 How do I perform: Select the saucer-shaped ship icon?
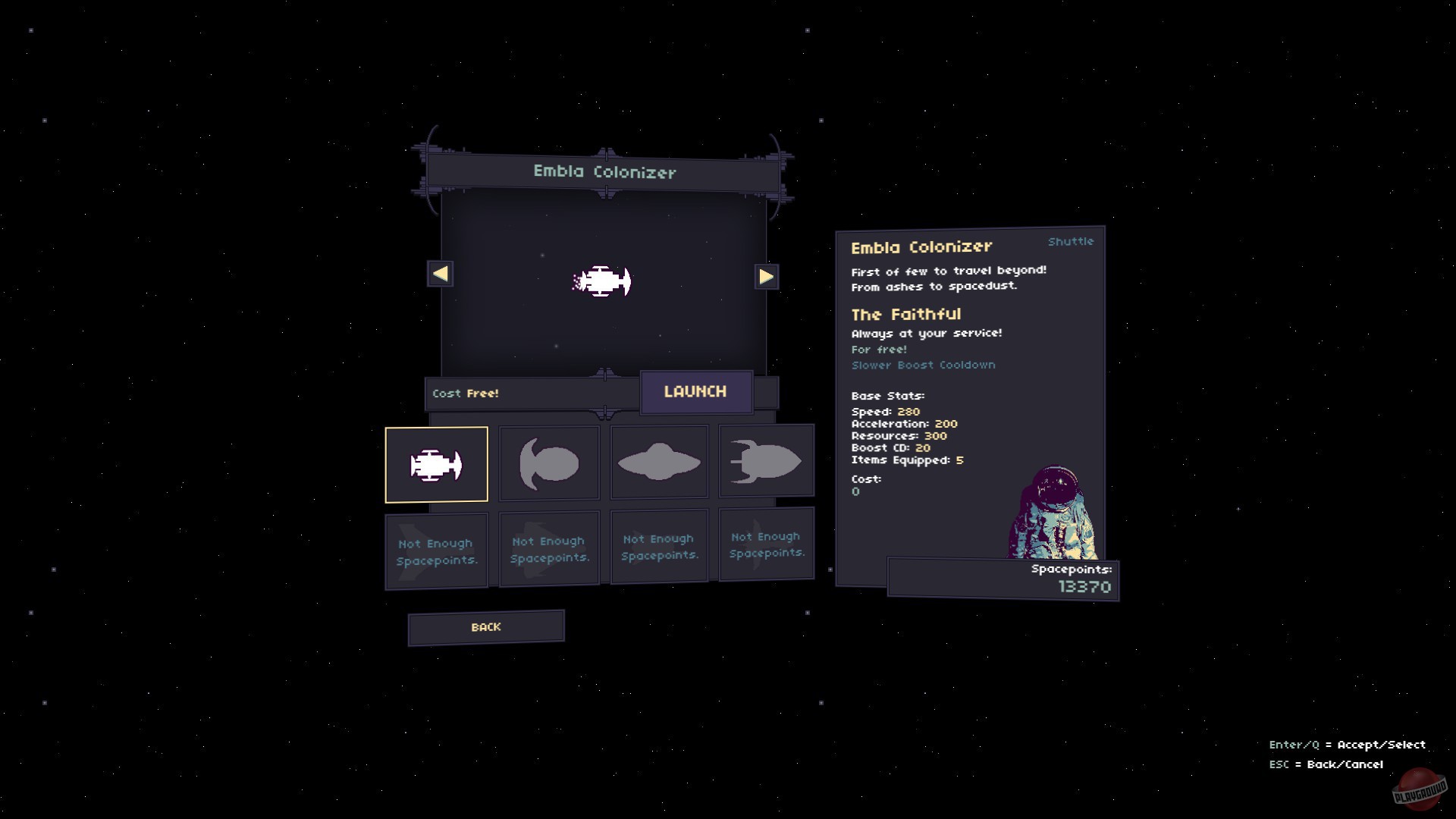click(658, 461)
